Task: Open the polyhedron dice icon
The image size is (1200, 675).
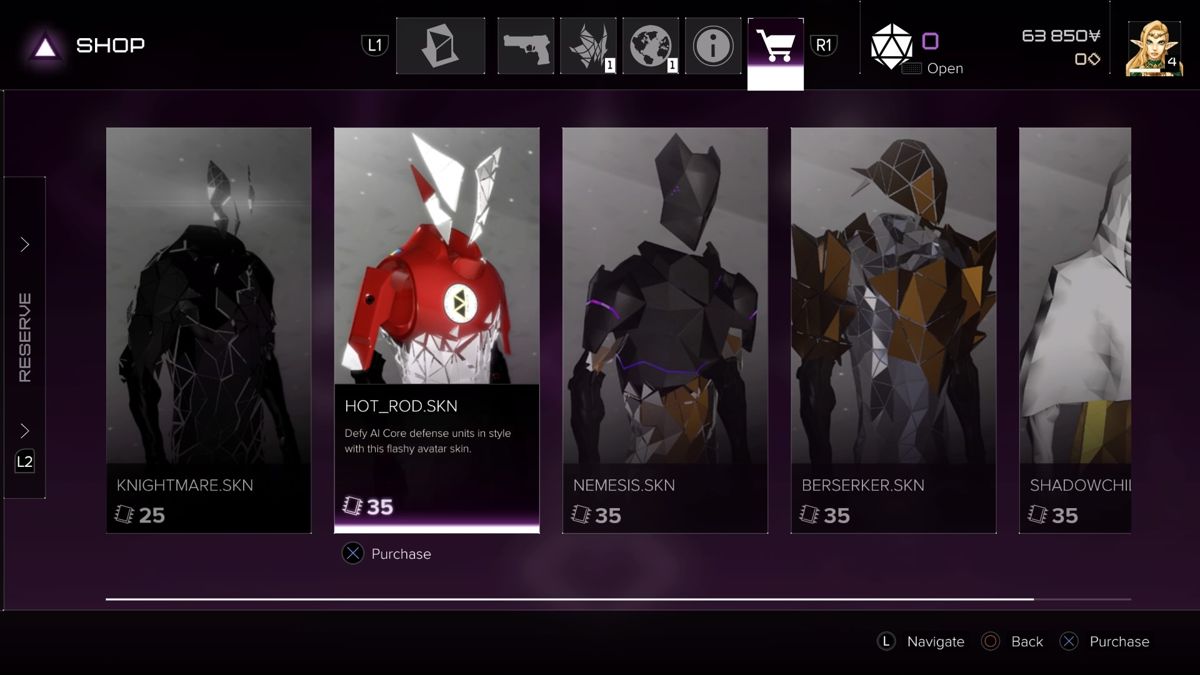Action: point(891,47)
